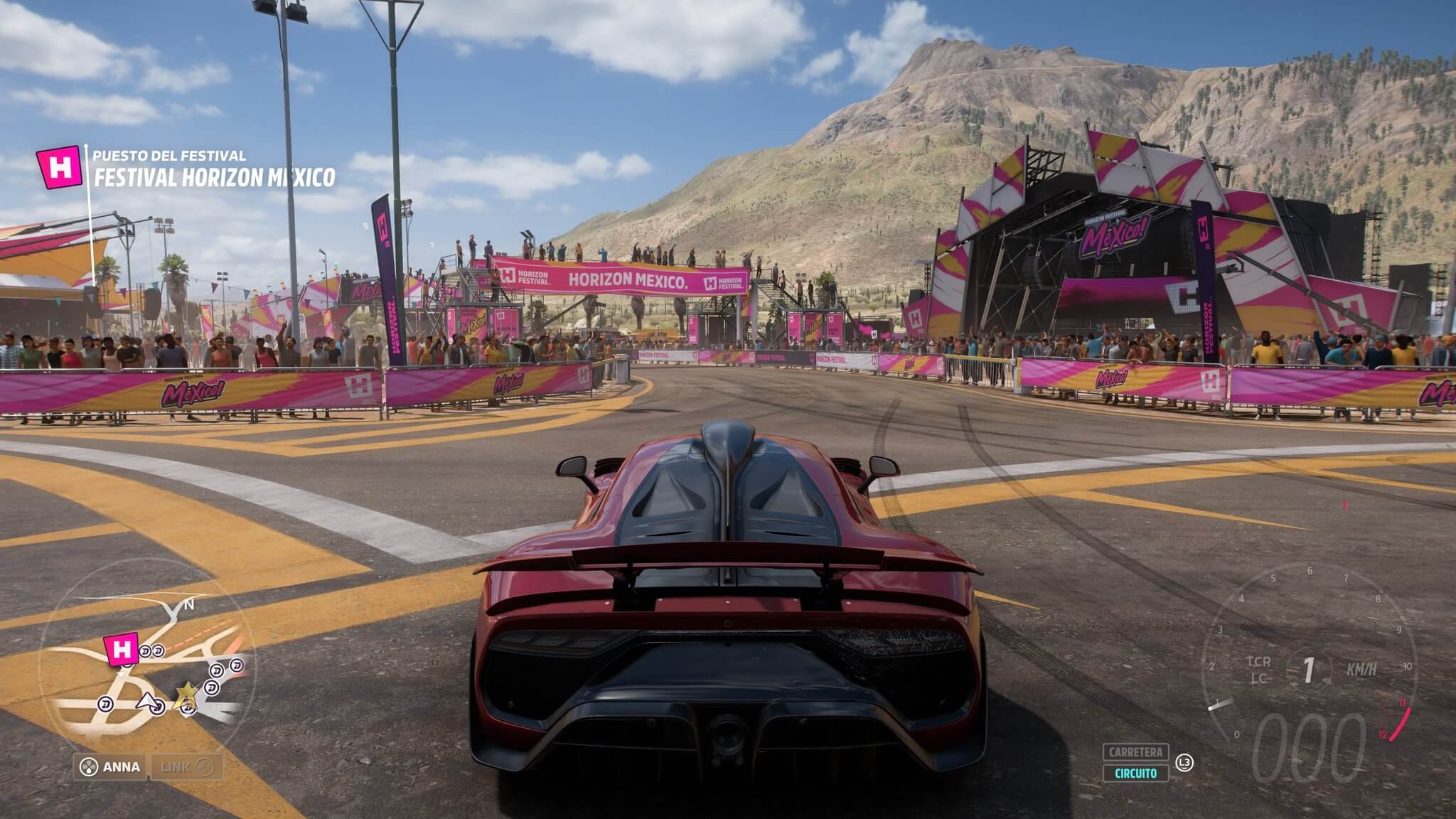
Task: Click the gold star marker on minimap
Action: click(187, 690)
